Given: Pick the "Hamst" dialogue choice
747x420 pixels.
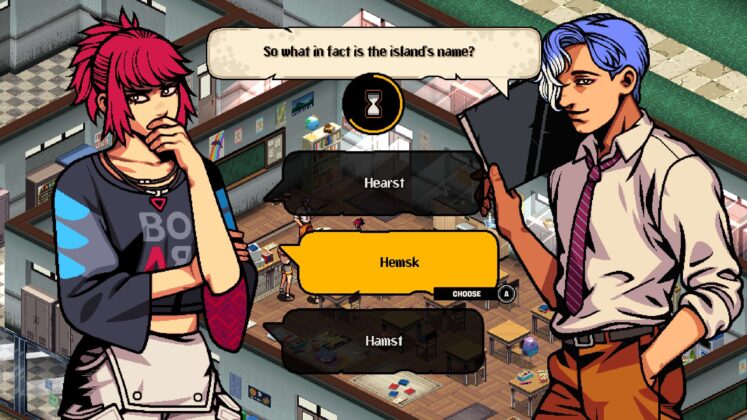Looking at the screenshot, I should coord(384,341).
